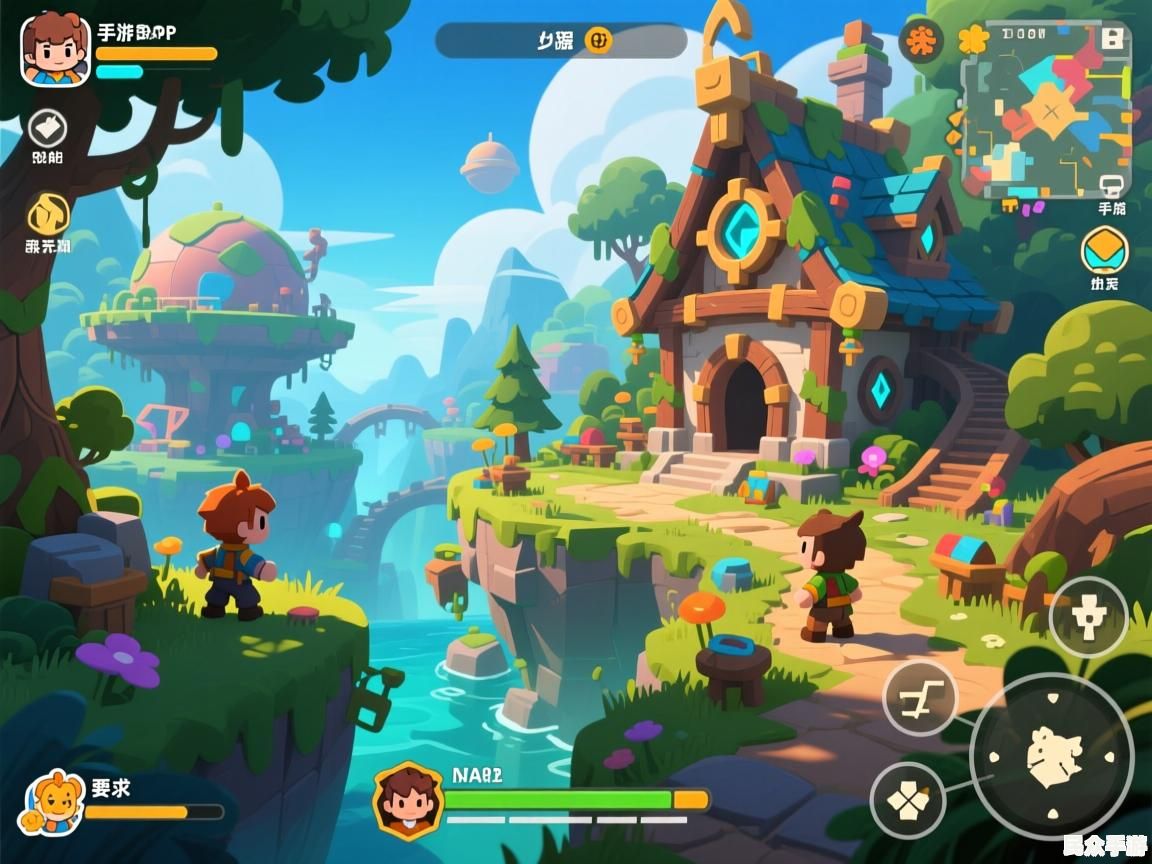Select the yellow round icon on the left edge

click(x=47, y=214)
